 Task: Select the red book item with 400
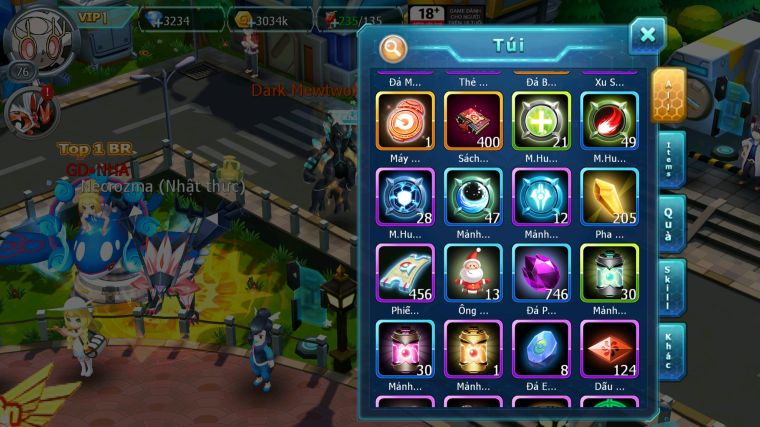coord(473,121)
